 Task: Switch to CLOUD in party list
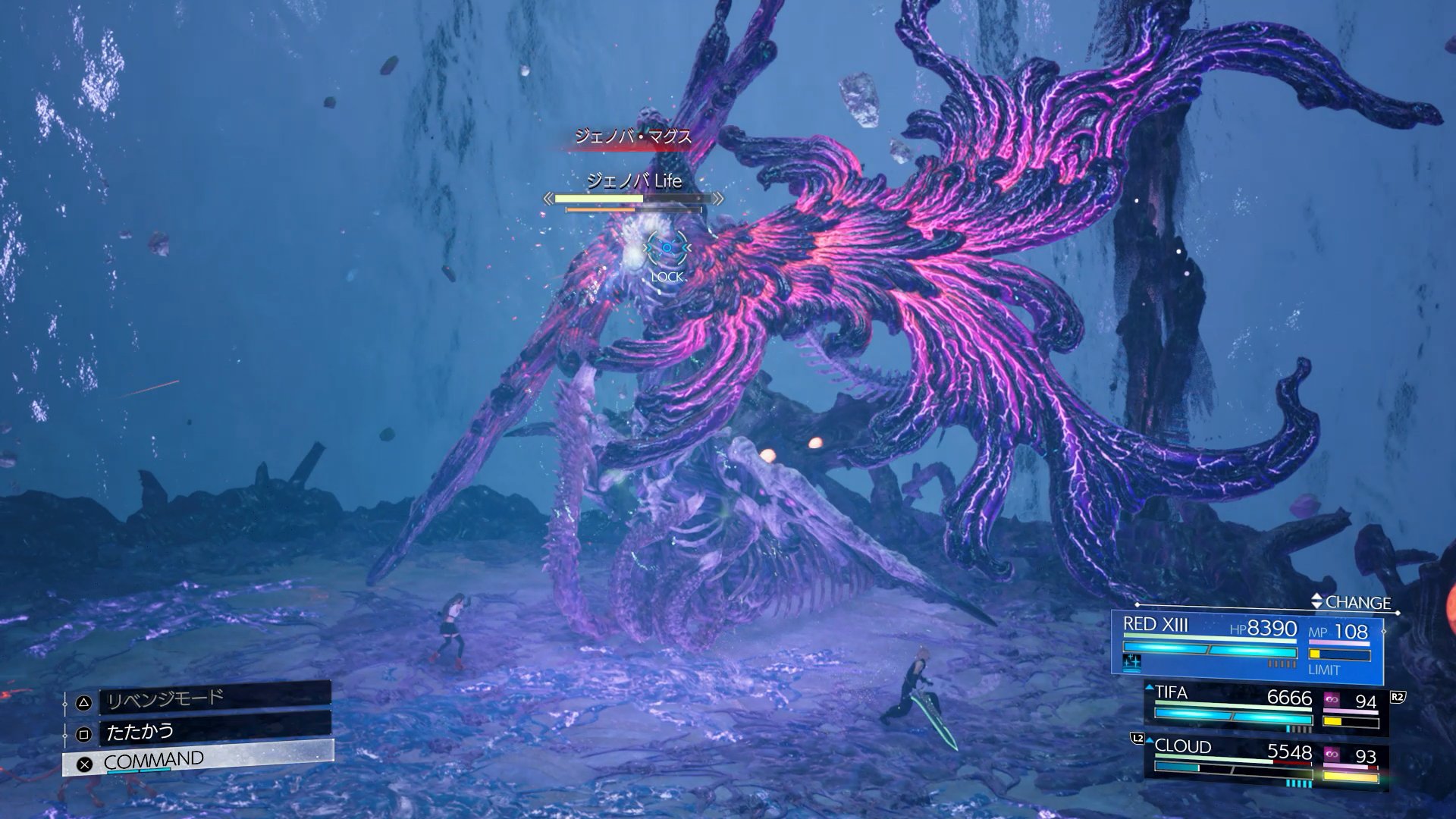click(1265, 762)
